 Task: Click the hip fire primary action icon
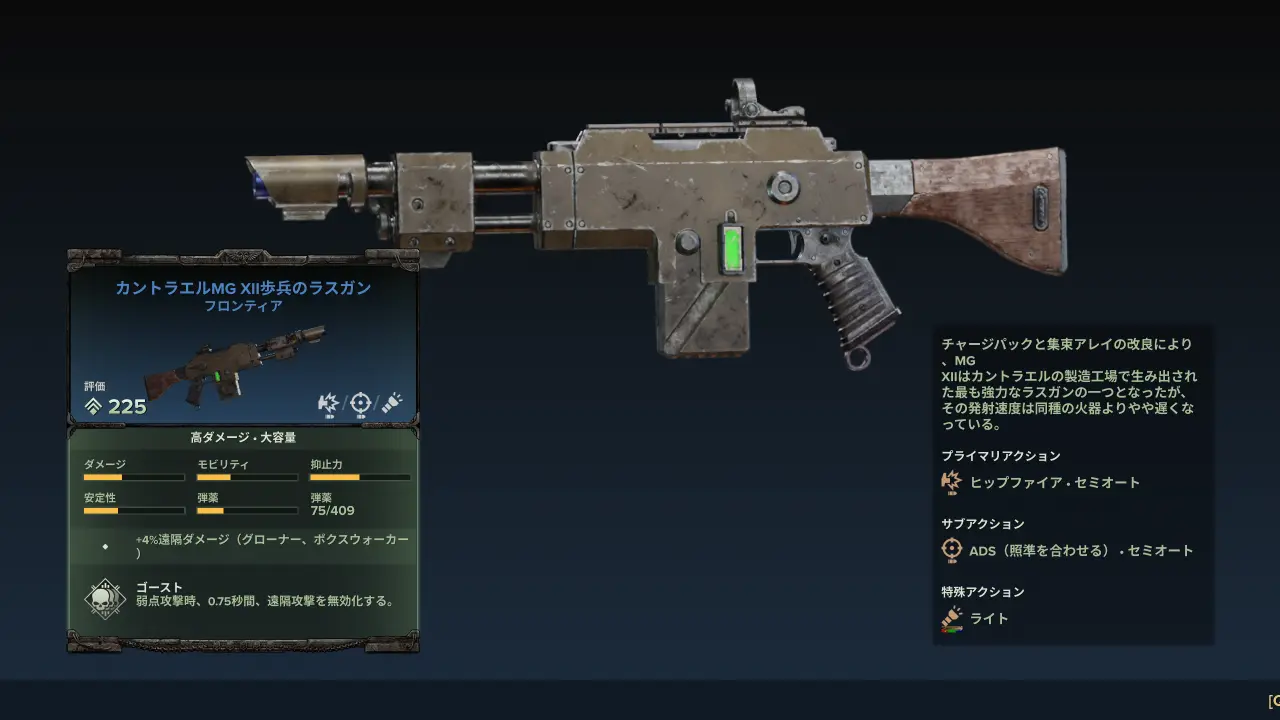tap(952, 483)
